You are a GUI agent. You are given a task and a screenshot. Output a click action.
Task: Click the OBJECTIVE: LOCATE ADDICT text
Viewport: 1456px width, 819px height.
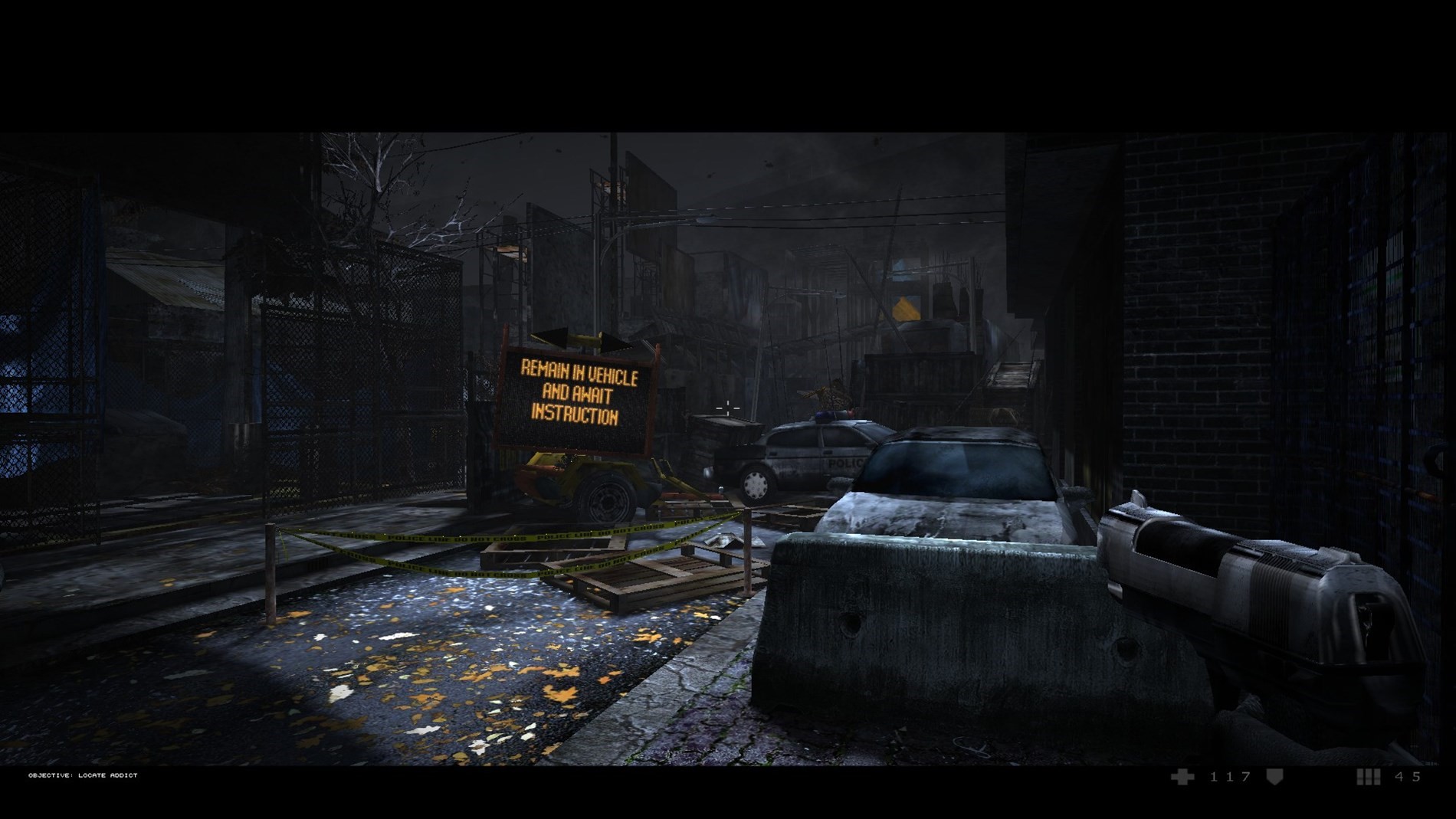(82, 775)
